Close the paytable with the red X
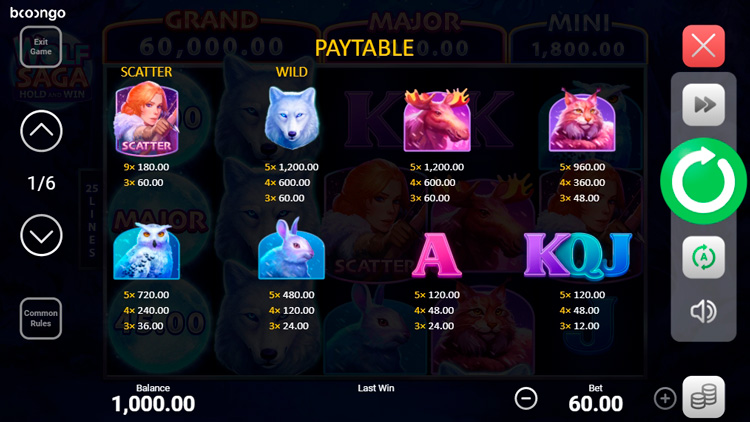The height and width of the screenshot is (422, 750). (703, 46)
